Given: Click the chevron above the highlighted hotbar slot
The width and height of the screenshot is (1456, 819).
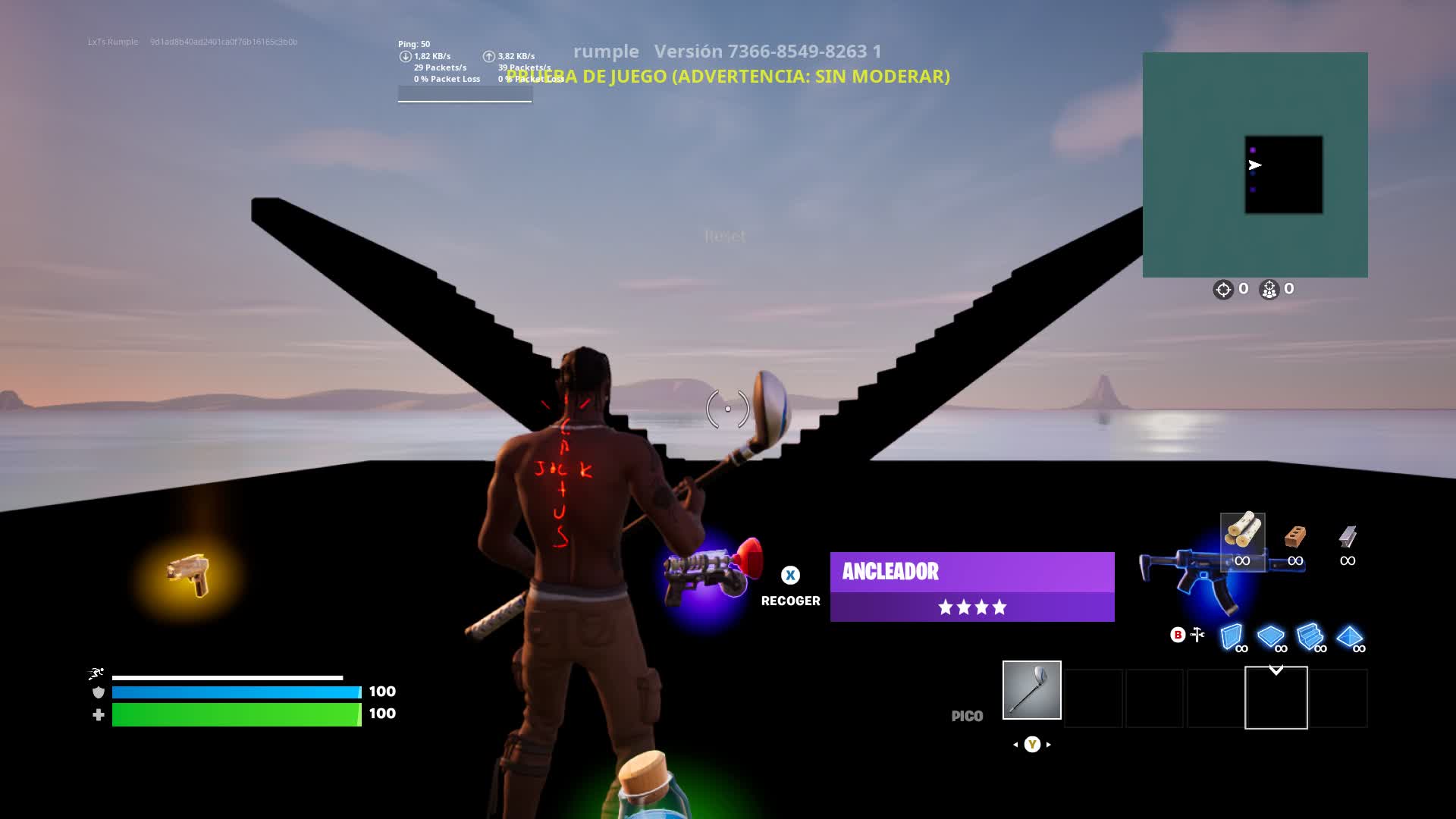Looking at the screenshot, I should pos(1276,670).
